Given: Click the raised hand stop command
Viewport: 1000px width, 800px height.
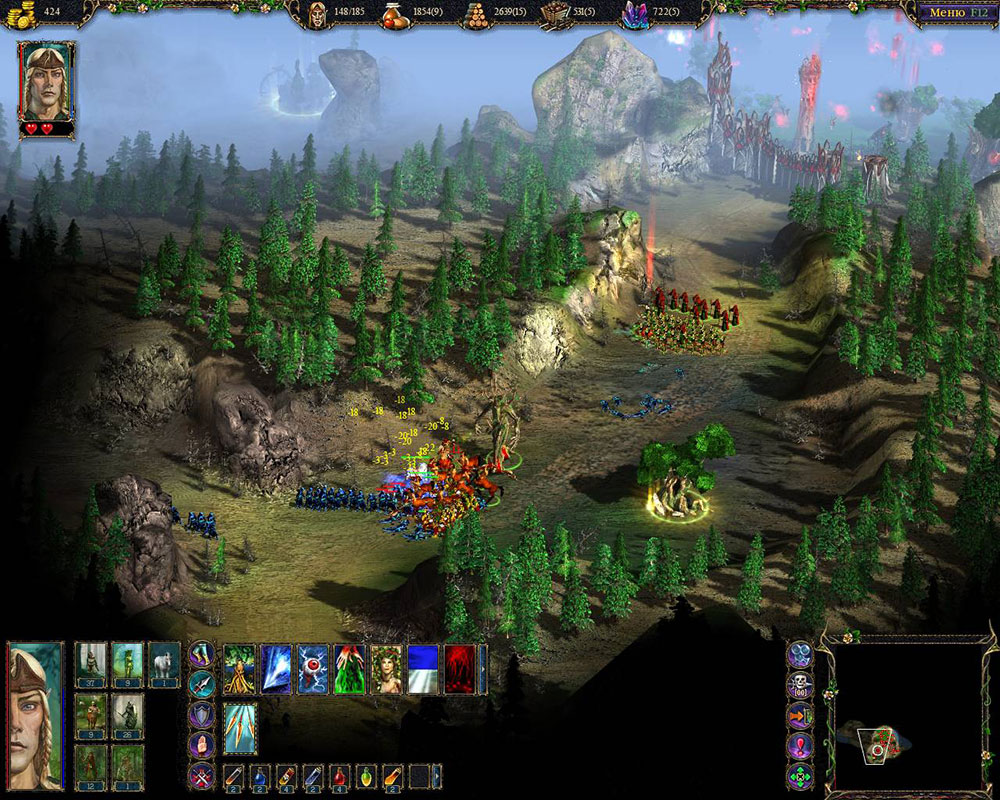Looking at the screenshot, I should [202, 745].
